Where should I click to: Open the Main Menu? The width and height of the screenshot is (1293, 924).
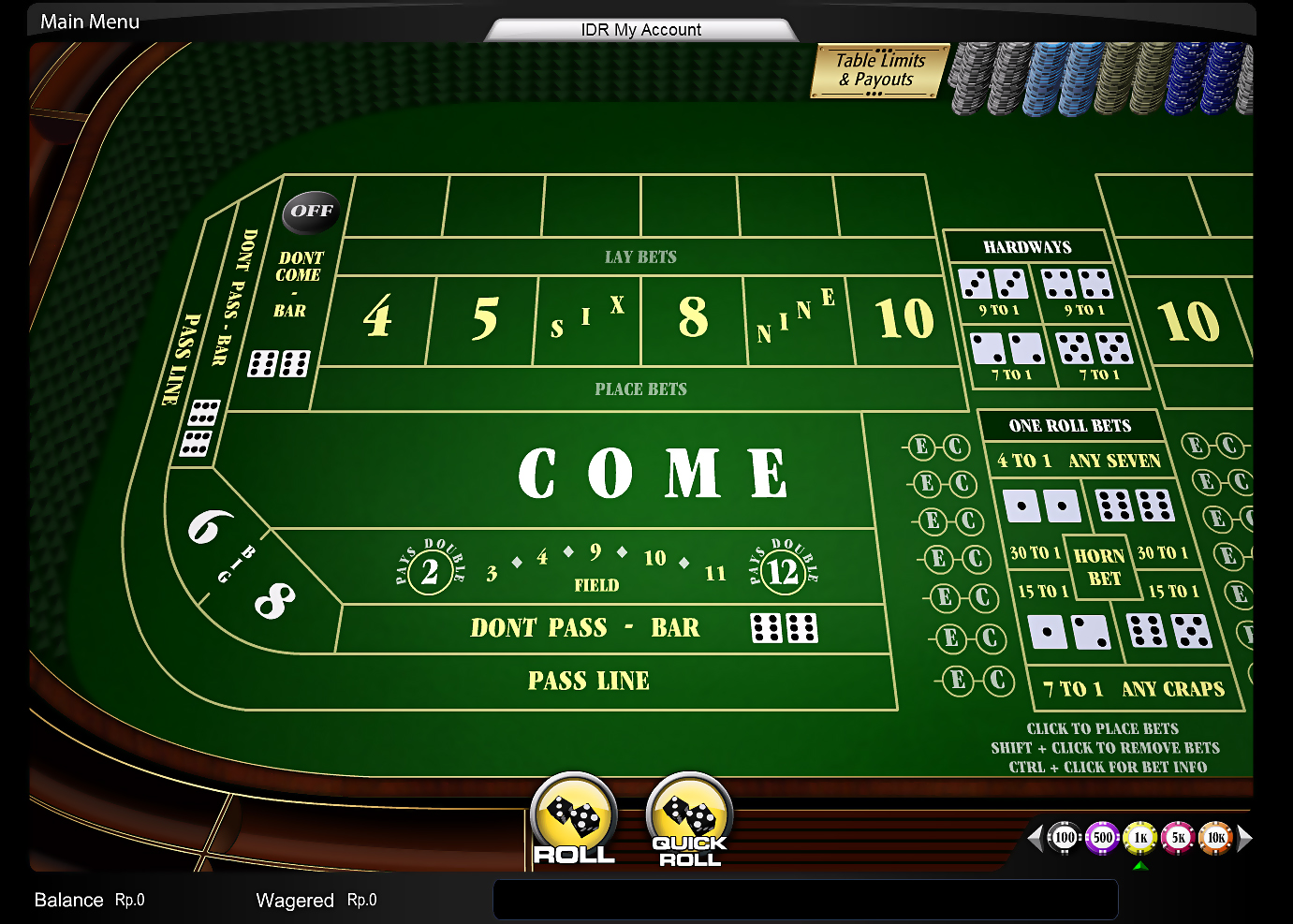point(90,22)
